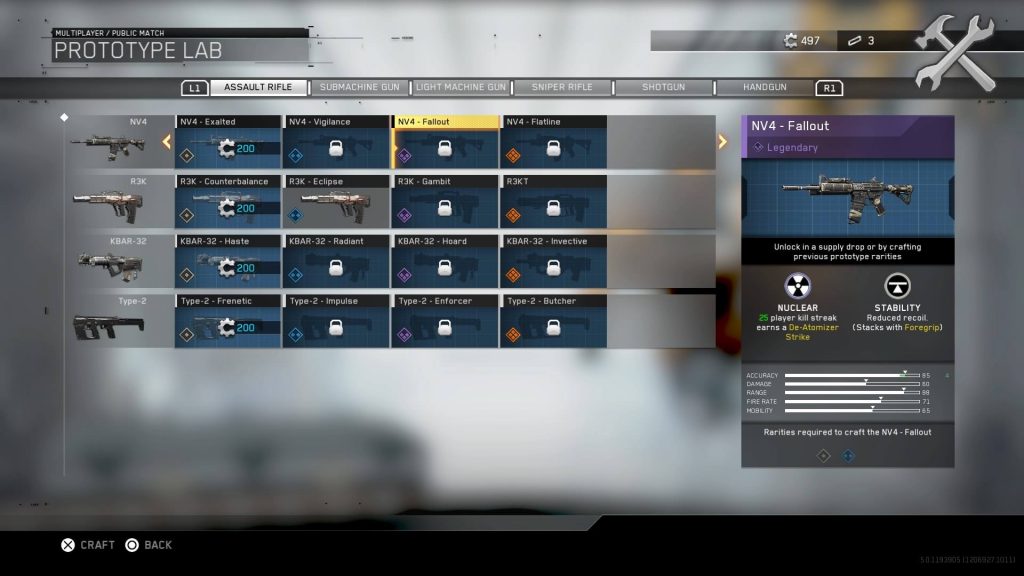
Task: Select the KBAR-32 - Invective prototype
Action: coord(554,262)
